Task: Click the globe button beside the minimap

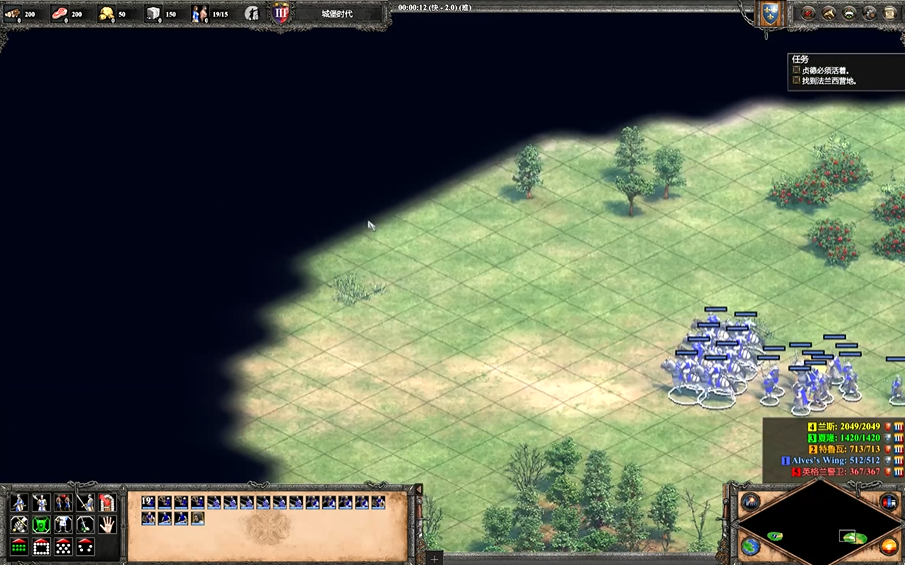Action: [x=750, y=546]
